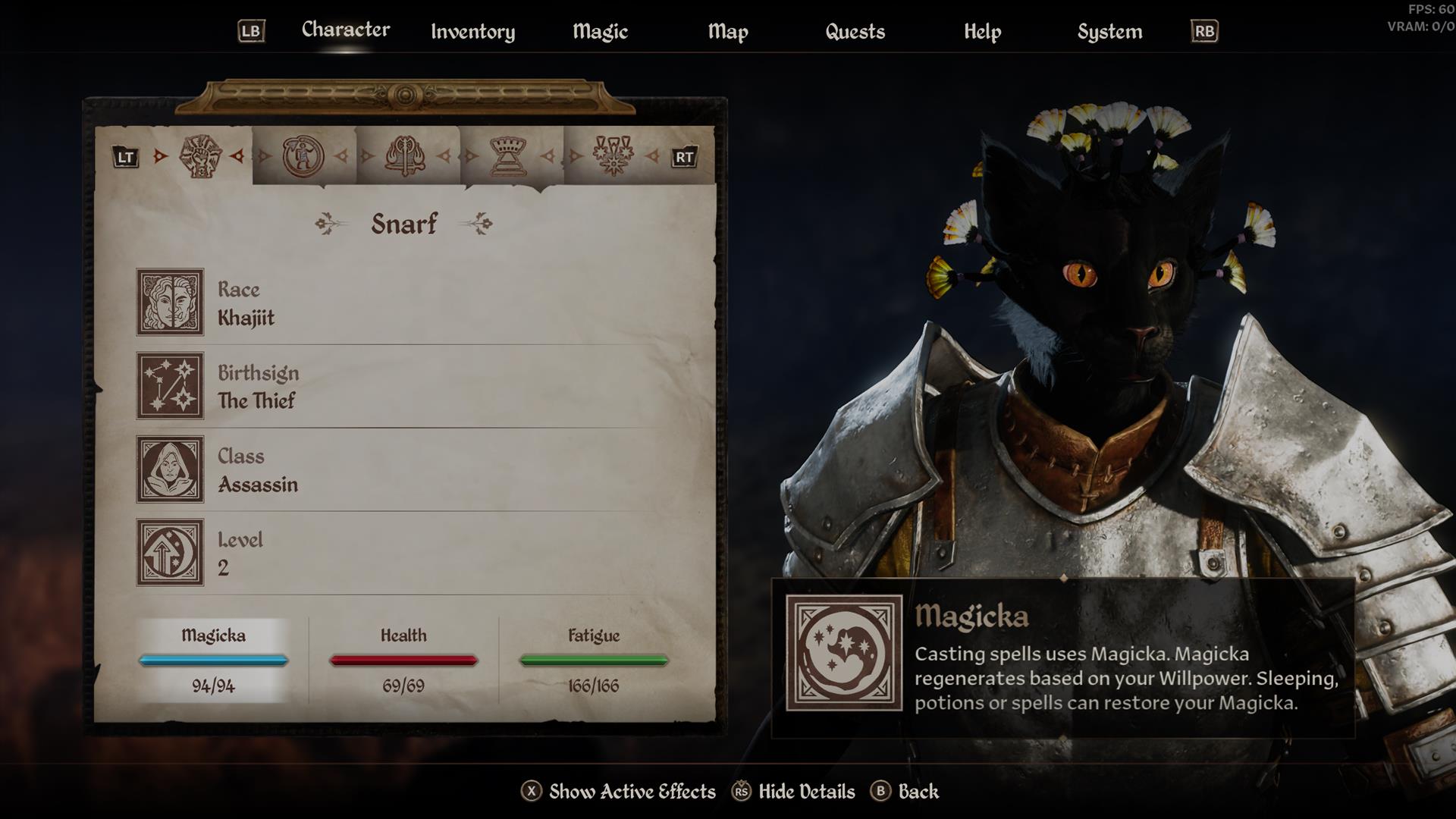Hide Details panel

[793, 792]
